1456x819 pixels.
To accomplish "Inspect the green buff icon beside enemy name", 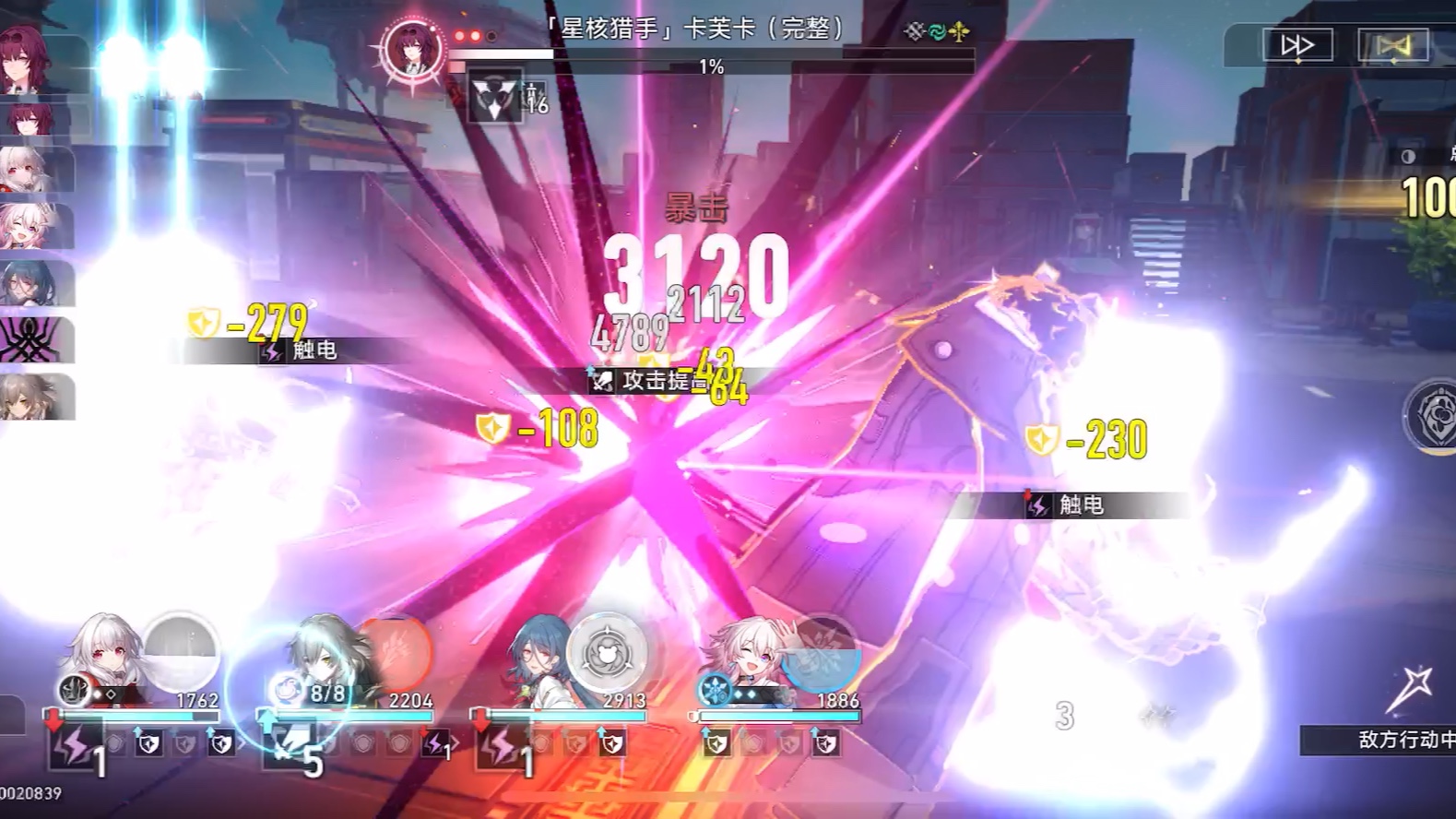I will click(936, 30).
